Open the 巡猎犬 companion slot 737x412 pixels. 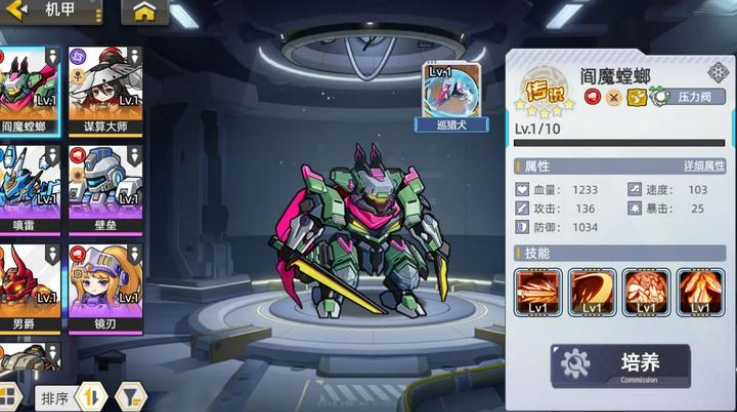[452, 97]
